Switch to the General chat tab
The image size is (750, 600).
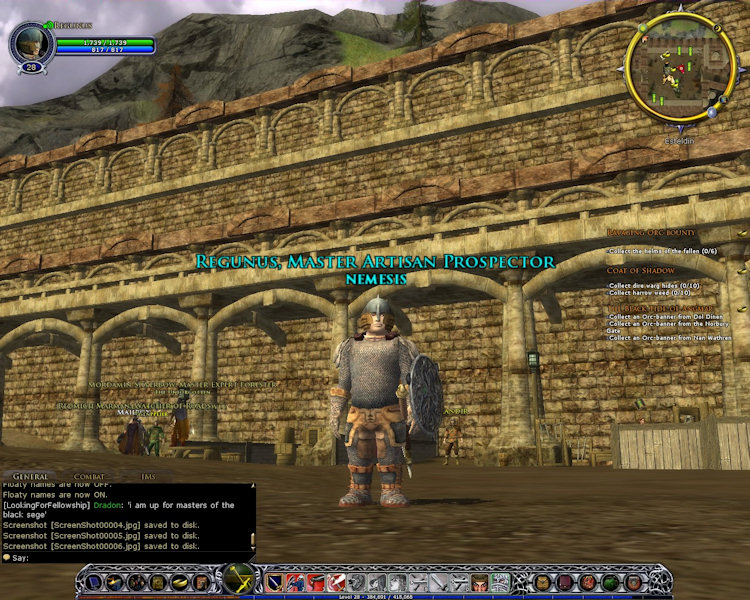pyautogui.click(x=30, y=477)
